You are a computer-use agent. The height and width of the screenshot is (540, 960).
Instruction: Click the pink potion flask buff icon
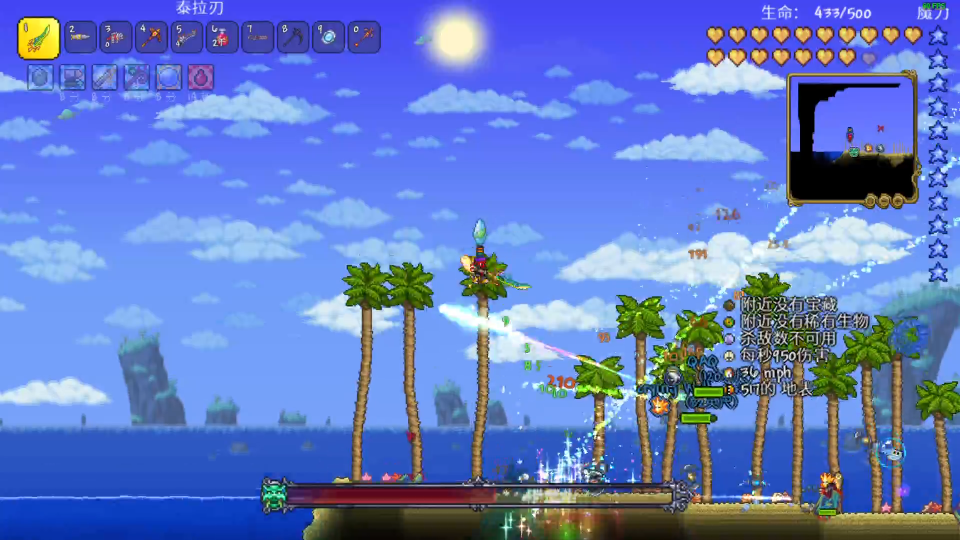pos(201,77)
